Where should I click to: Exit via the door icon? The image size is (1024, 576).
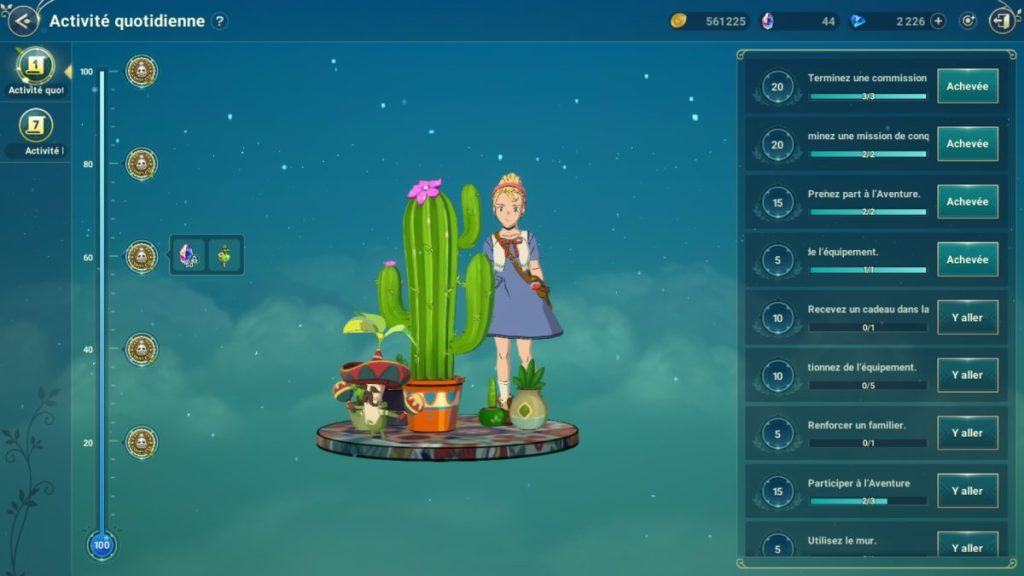1001,20
